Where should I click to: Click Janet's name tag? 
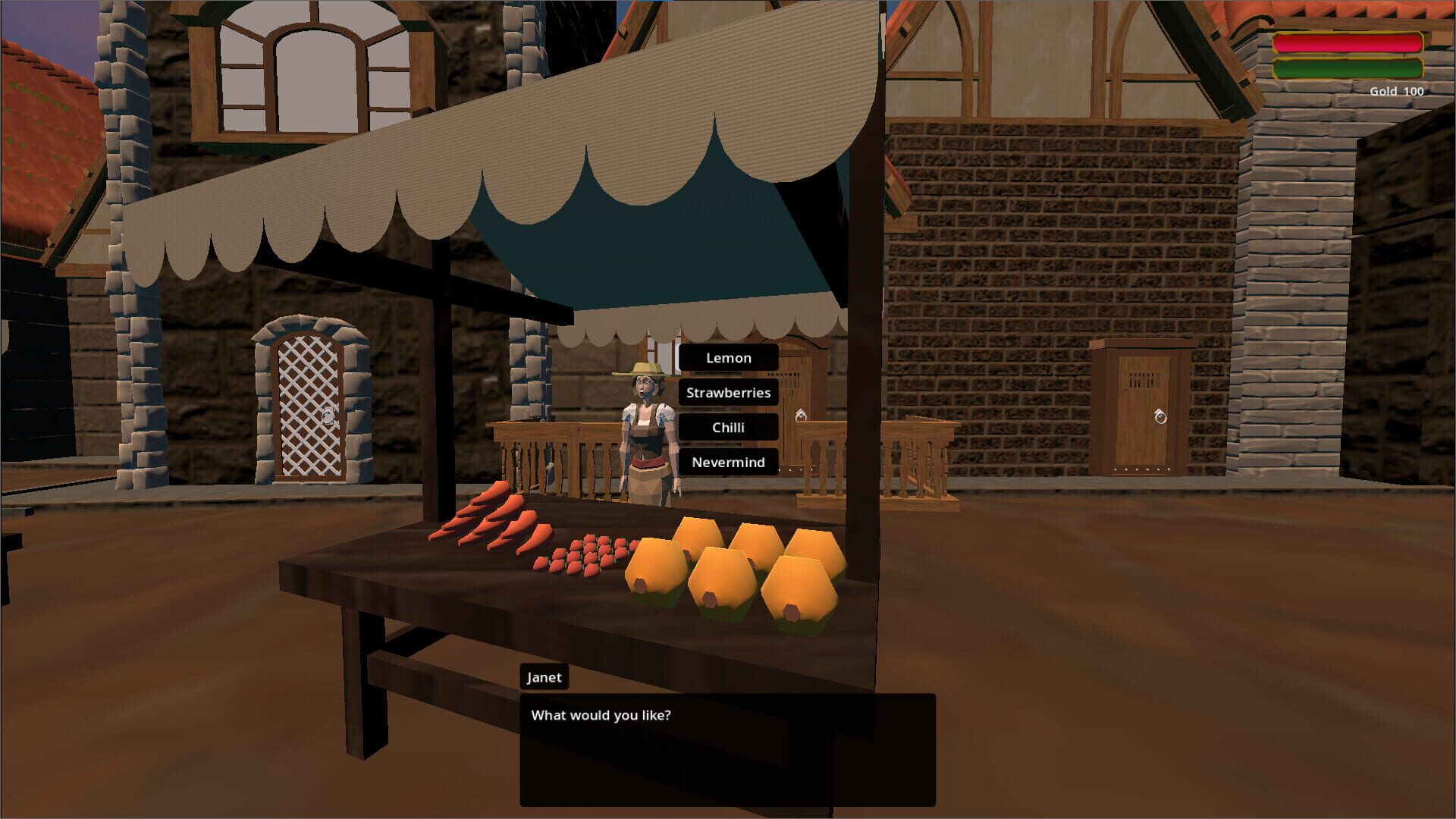click(543, 677)
